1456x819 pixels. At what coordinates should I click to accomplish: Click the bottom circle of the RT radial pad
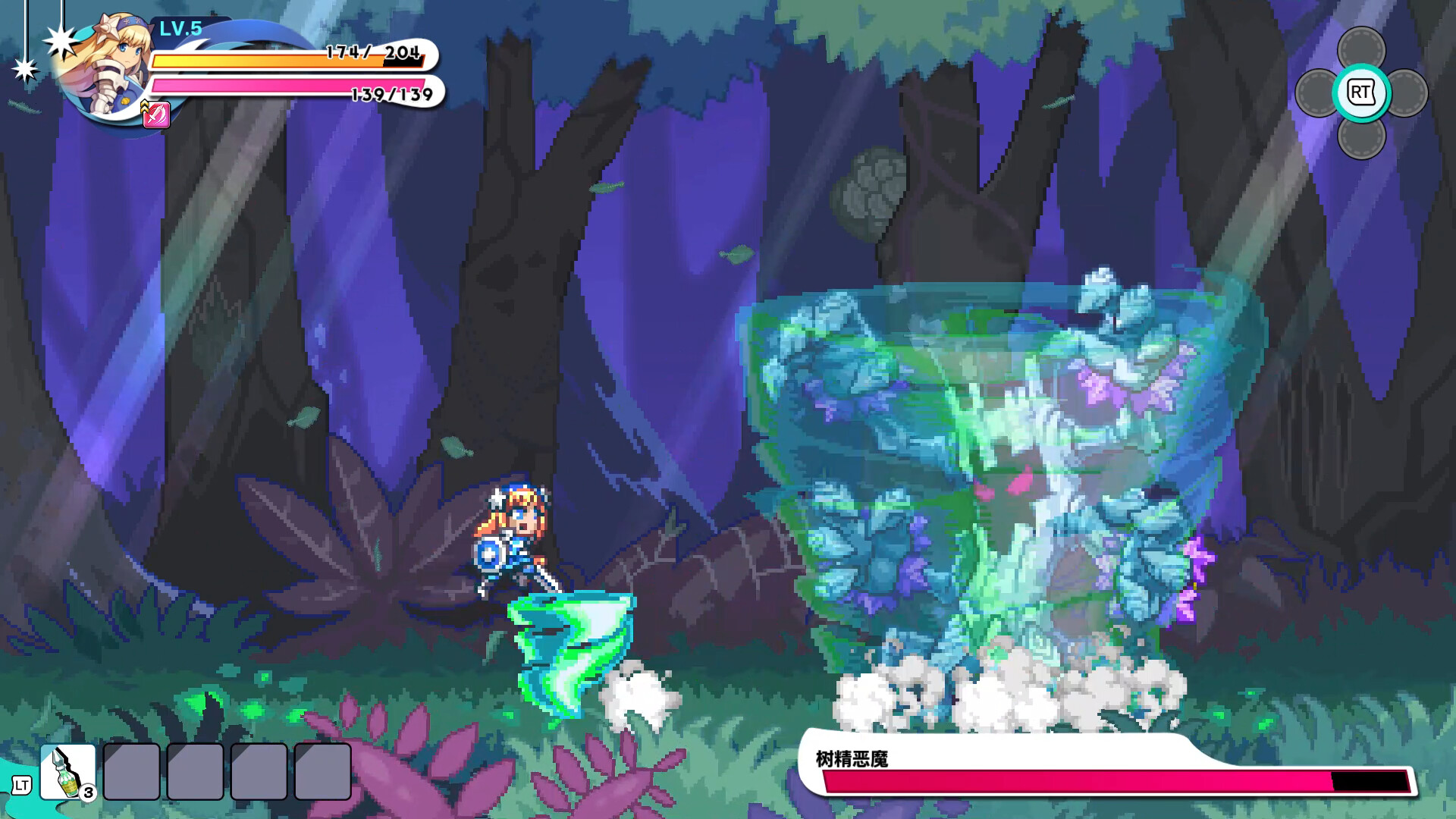[1360, 140]
